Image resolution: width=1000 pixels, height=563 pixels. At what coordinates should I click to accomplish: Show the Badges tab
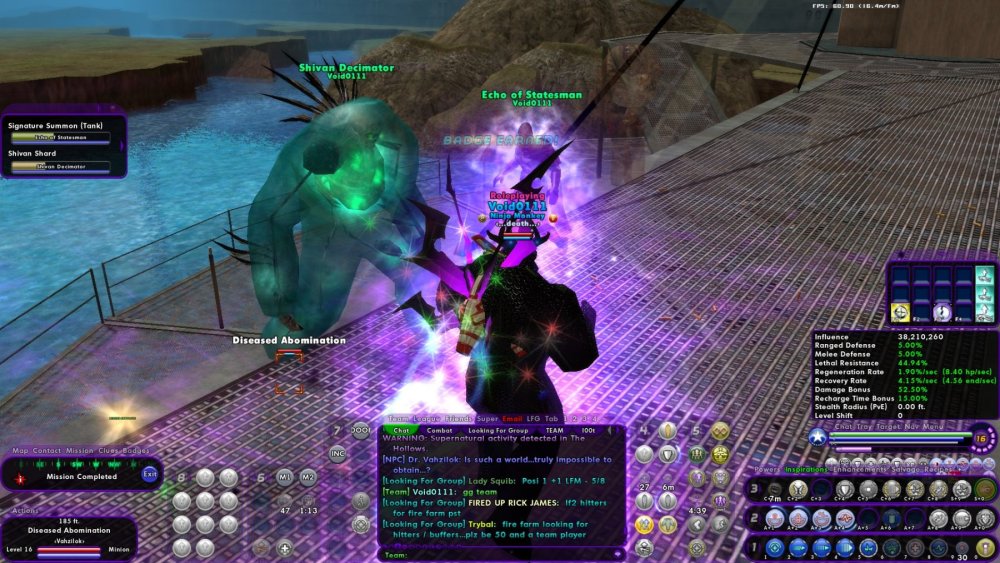(x=135, y=451)
